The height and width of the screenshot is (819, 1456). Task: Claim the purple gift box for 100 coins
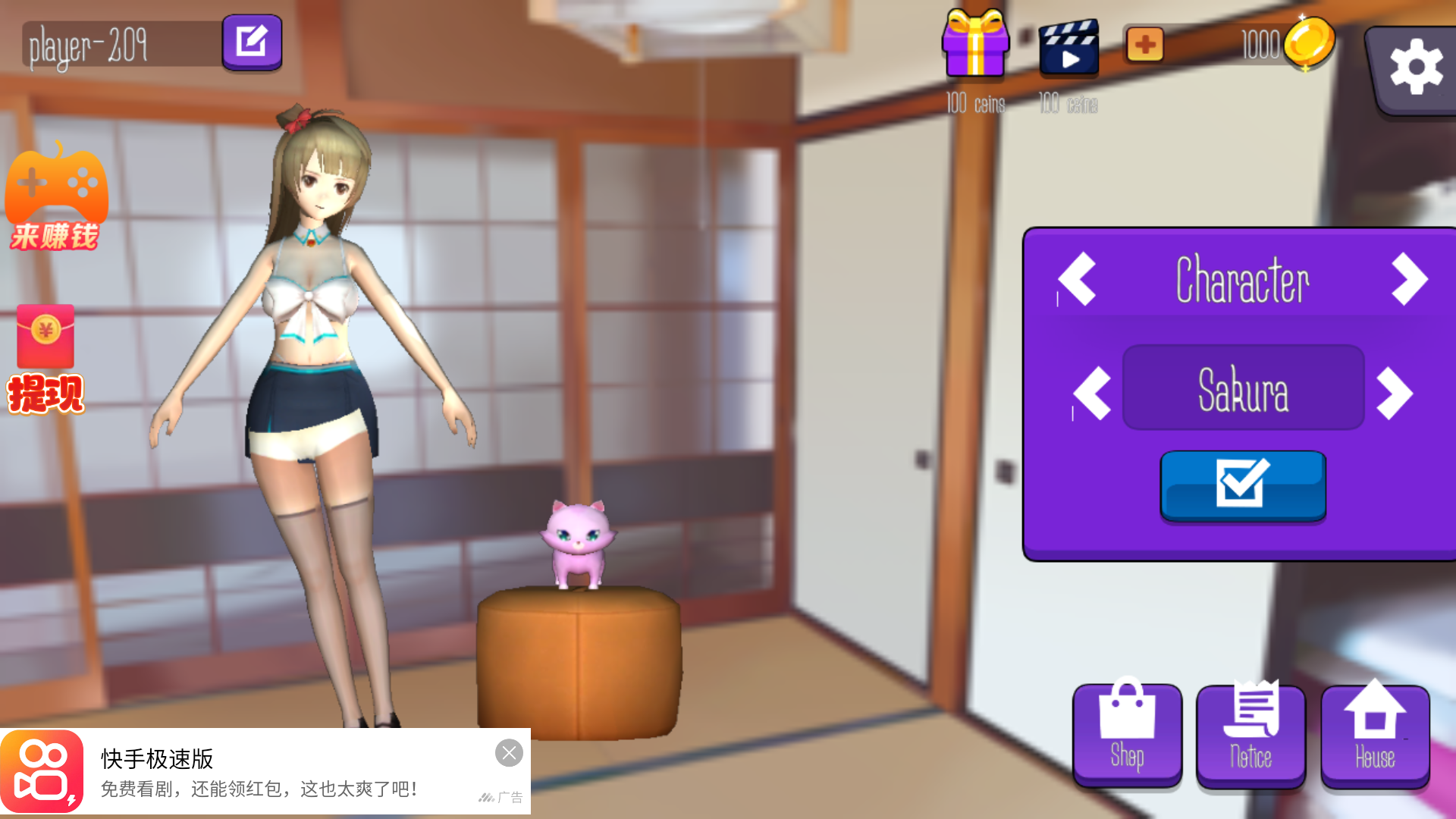point(976,47)
